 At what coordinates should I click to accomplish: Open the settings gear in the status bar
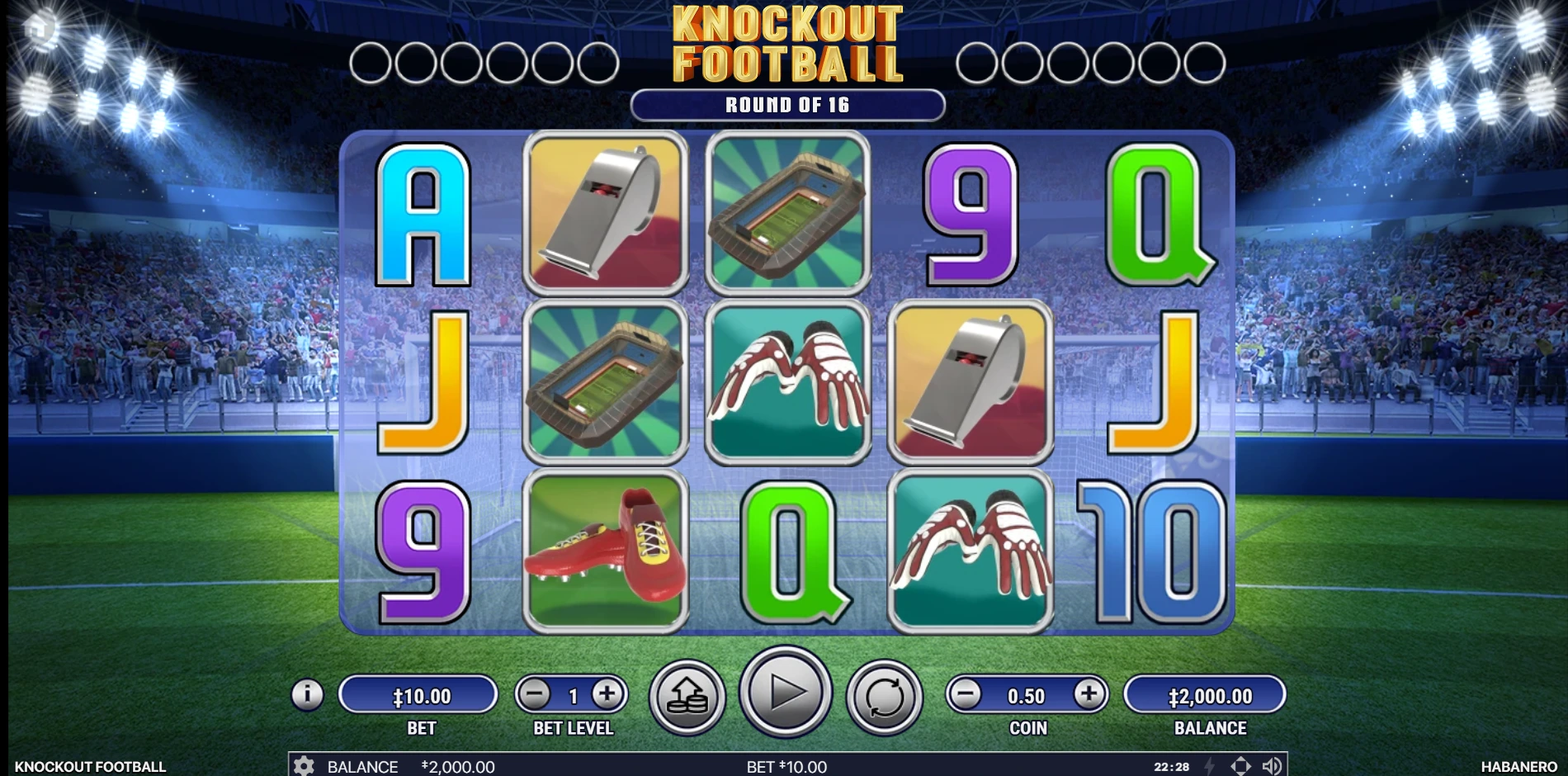[305, 767]
